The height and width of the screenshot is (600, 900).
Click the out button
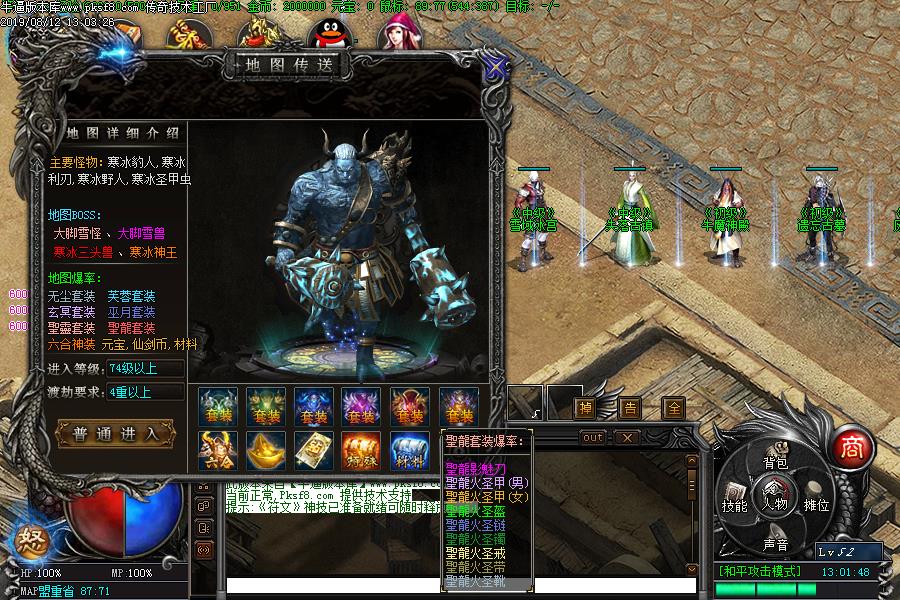pyautogui.click(x=594, y=437)
